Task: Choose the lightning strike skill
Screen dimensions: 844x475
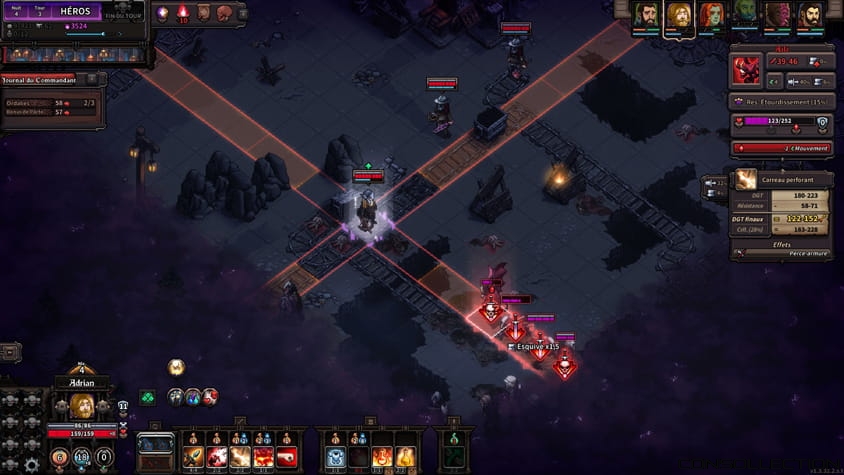Action: (240, 458)
